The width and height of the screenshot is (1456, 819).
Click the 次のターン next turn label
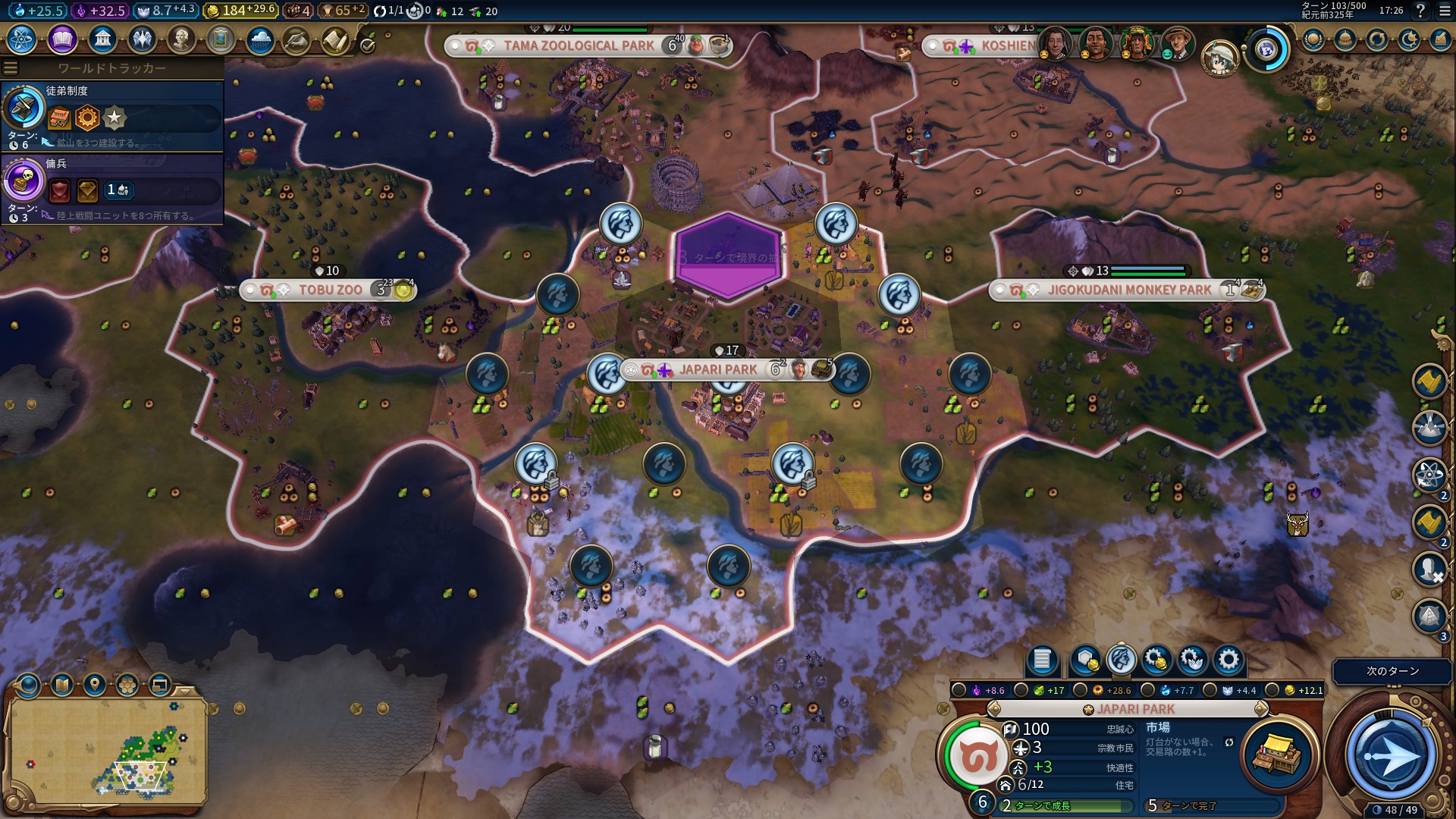pos(1392,671)
